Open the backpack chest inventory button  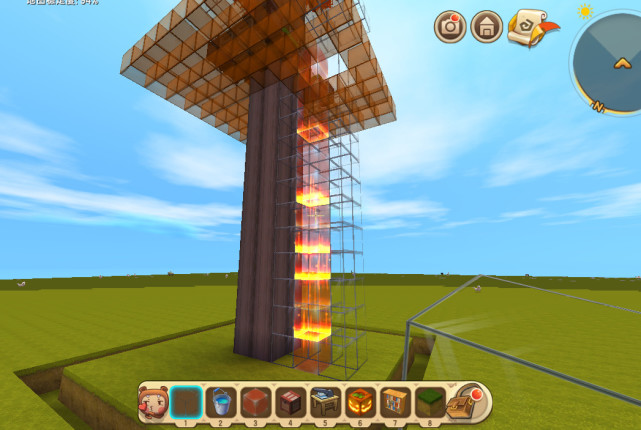pyautogui.click(x=463, y=402)
